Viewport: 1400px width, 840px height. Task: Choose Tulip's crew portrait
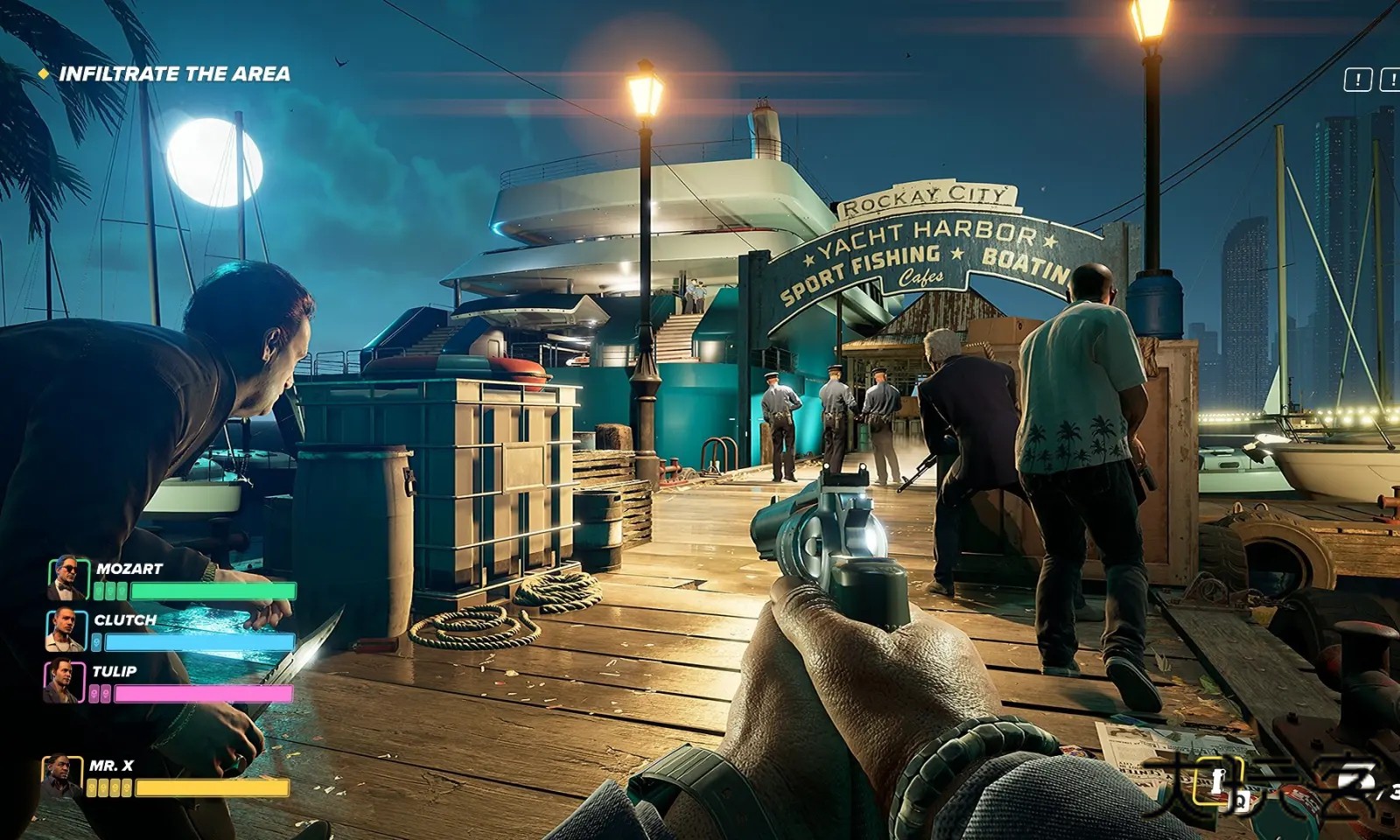pos(64,682)
